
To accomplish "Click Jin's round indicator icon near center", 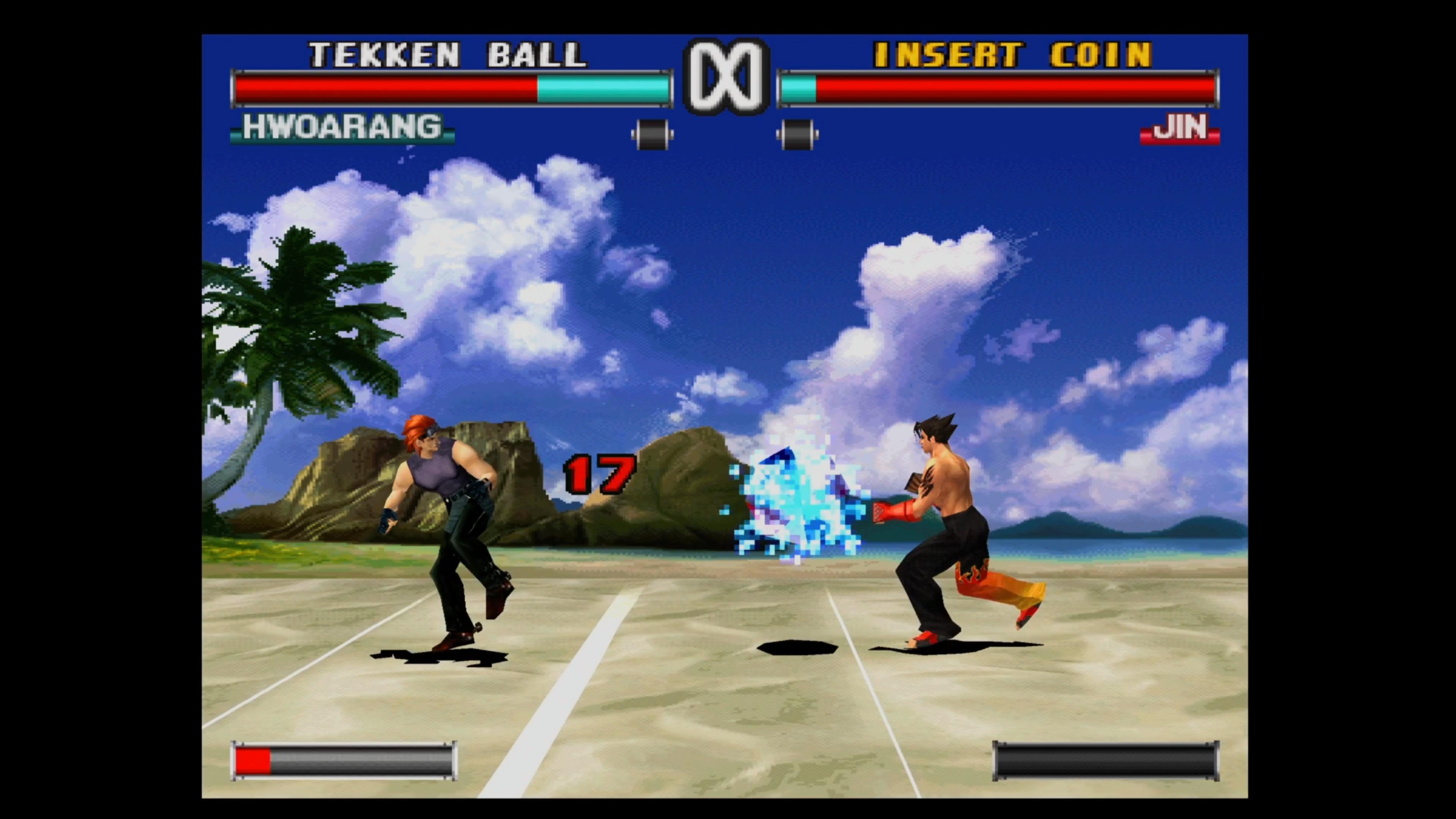I will tap(797, 133).
